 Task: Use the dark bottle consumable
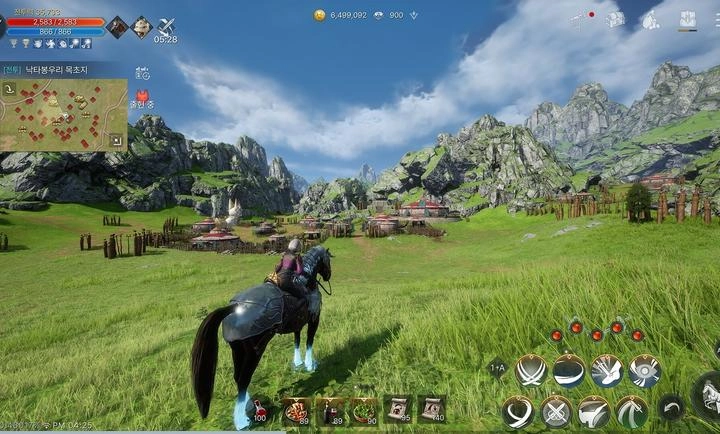coord(330,408)
